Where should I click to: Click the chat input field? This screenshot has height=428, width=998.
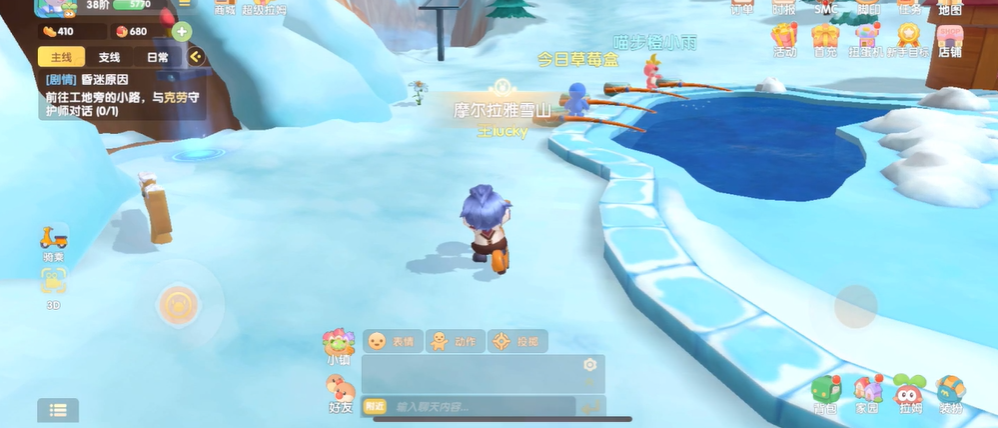pos(480,407)
